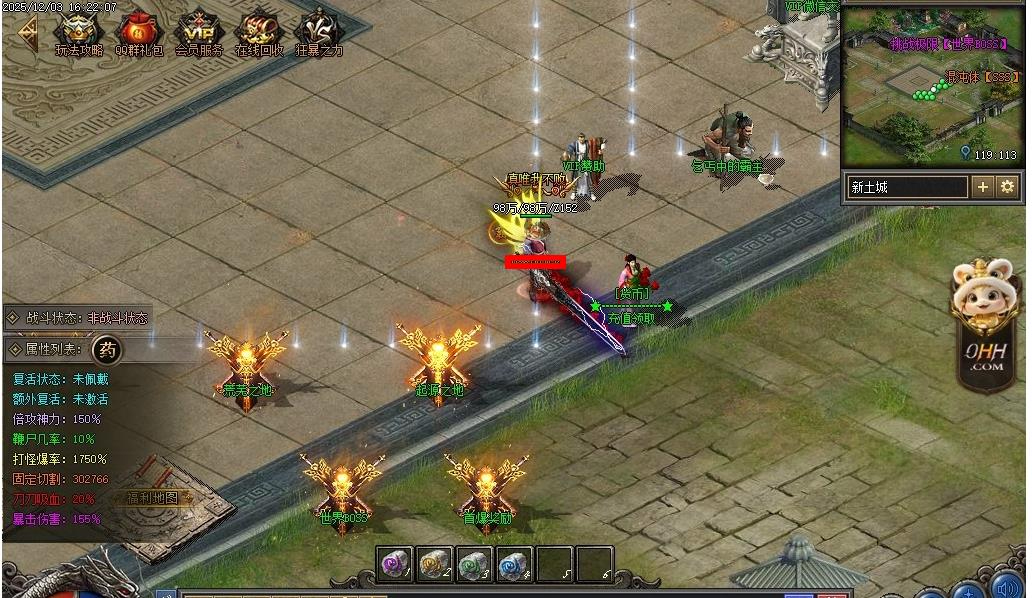Select the 新土城 map name field
Screen dimensions: 1032x598
pyautogui.click(x=907, y=187)
